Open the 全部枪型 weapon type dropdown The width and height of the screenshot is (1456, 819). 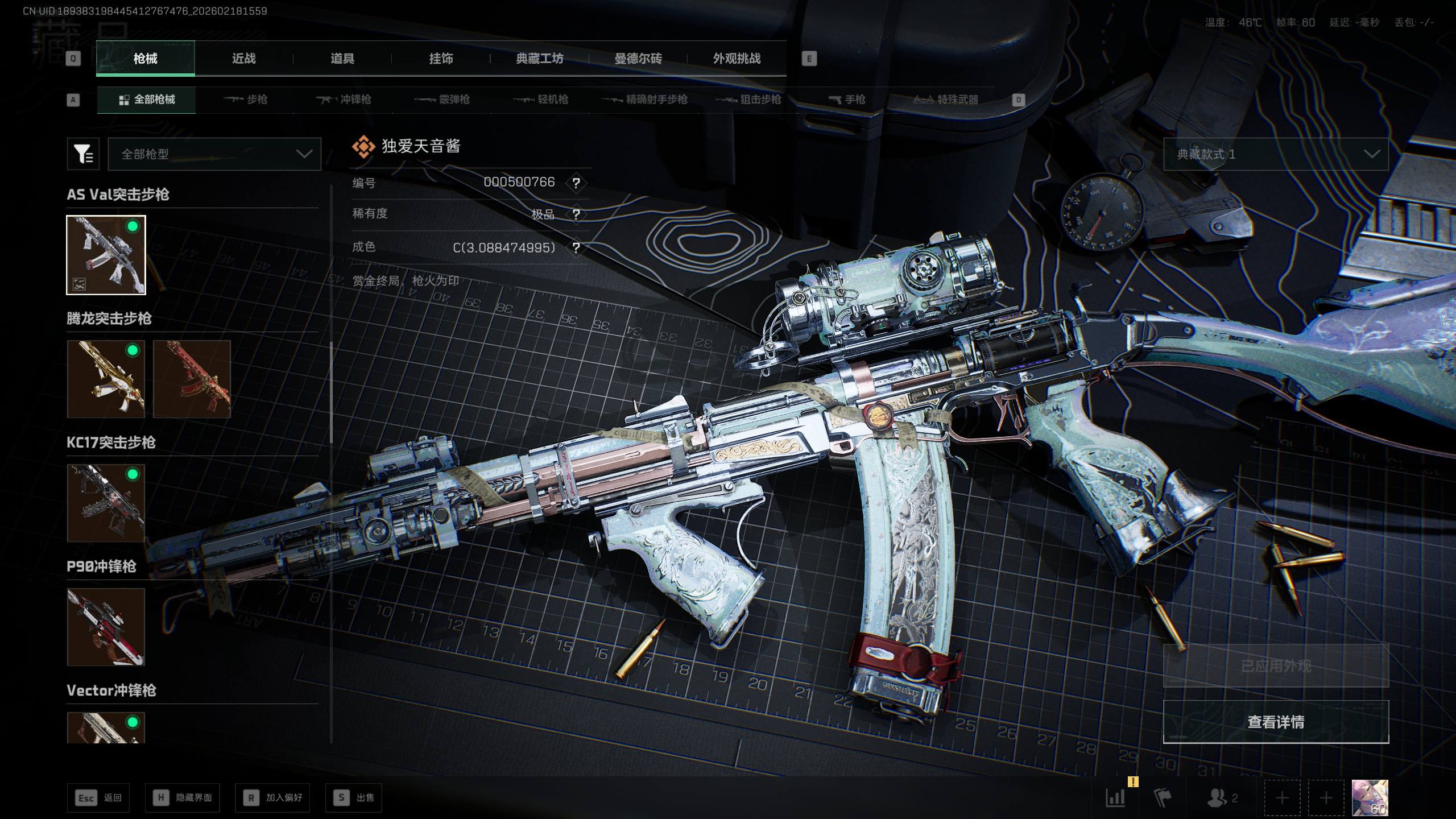click(214, 154)
